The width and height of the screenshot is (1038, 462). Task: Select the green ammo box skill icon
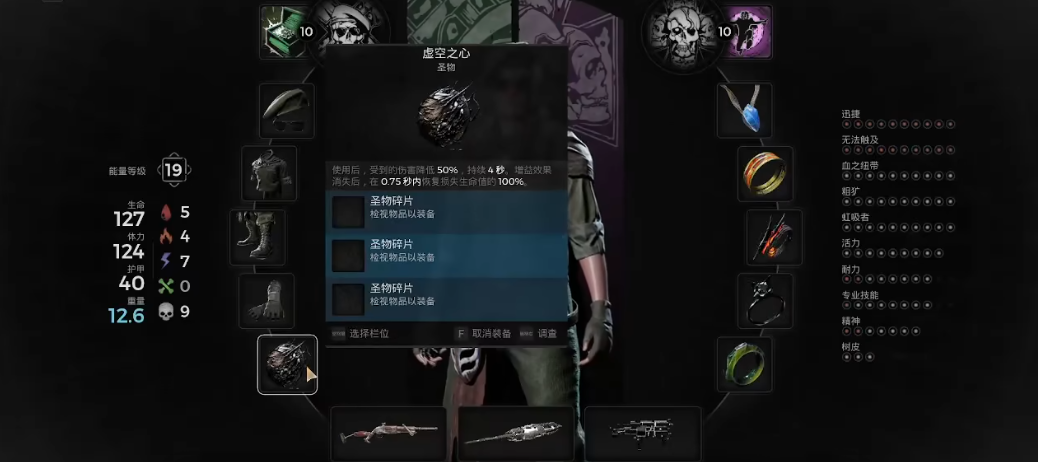click(281, 32)
